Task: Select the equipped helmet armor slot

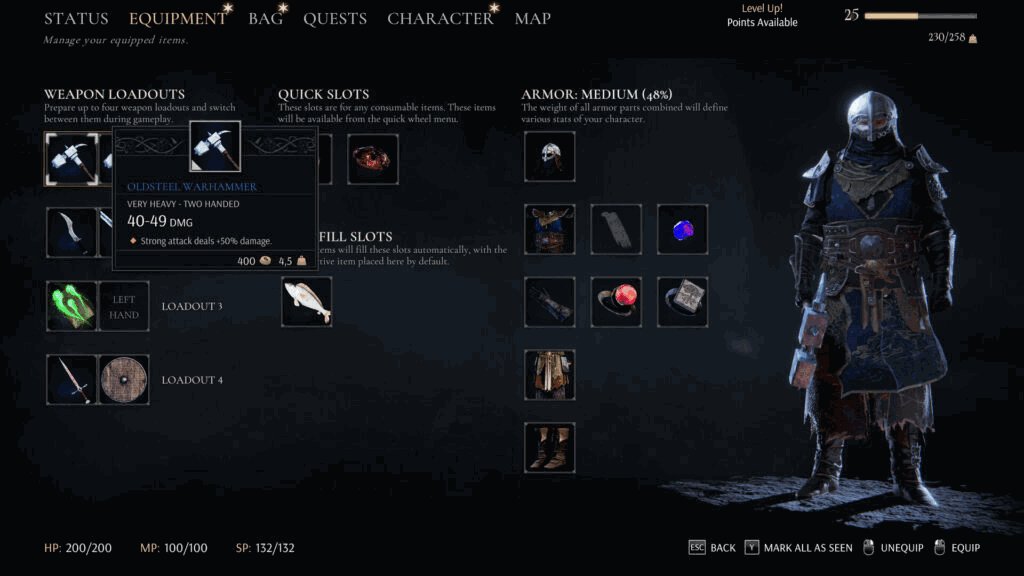Action: [x=550, y=157]
